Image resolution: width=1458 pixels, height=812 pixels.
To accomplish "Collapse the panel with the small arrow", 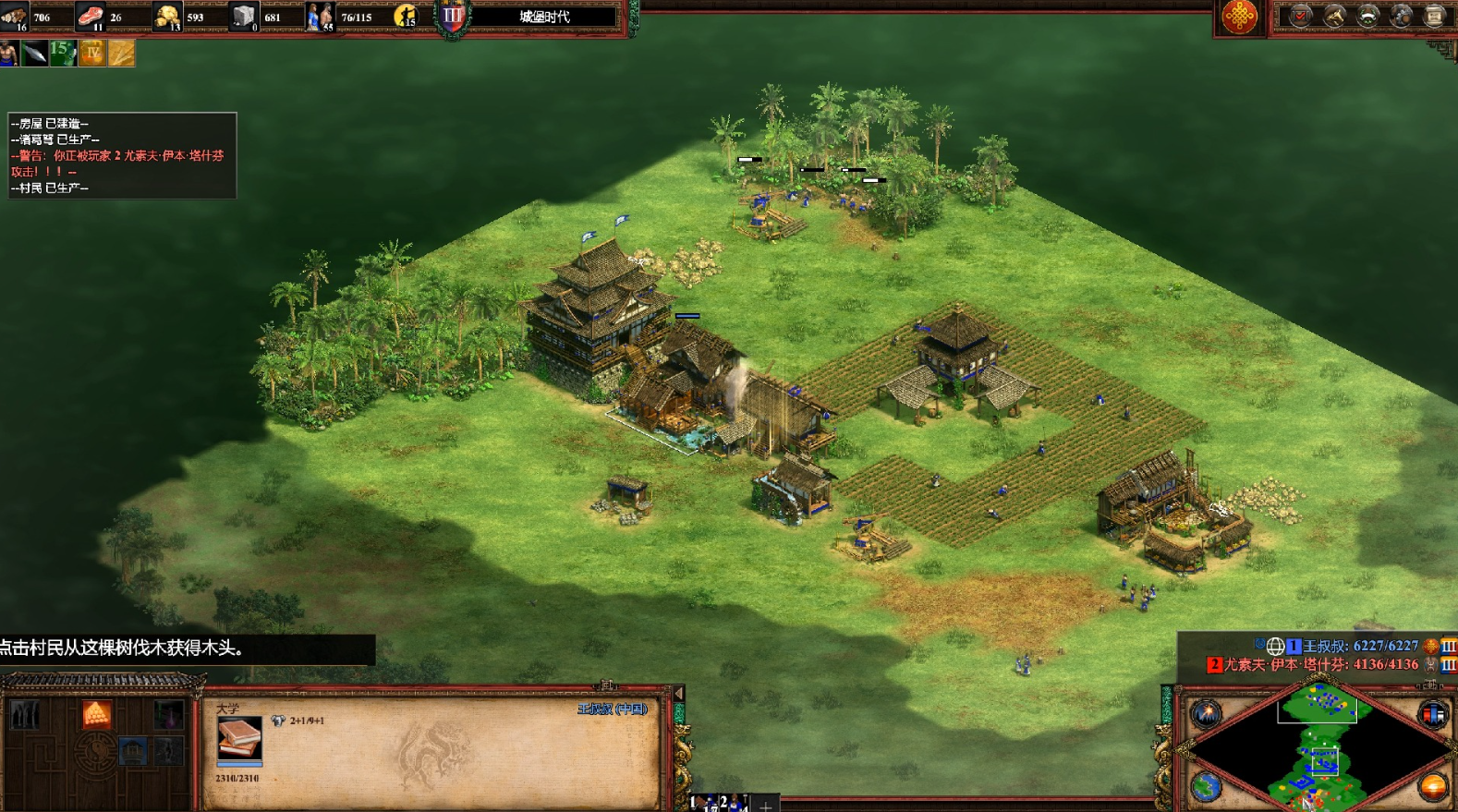I will [x=678, y=693].
